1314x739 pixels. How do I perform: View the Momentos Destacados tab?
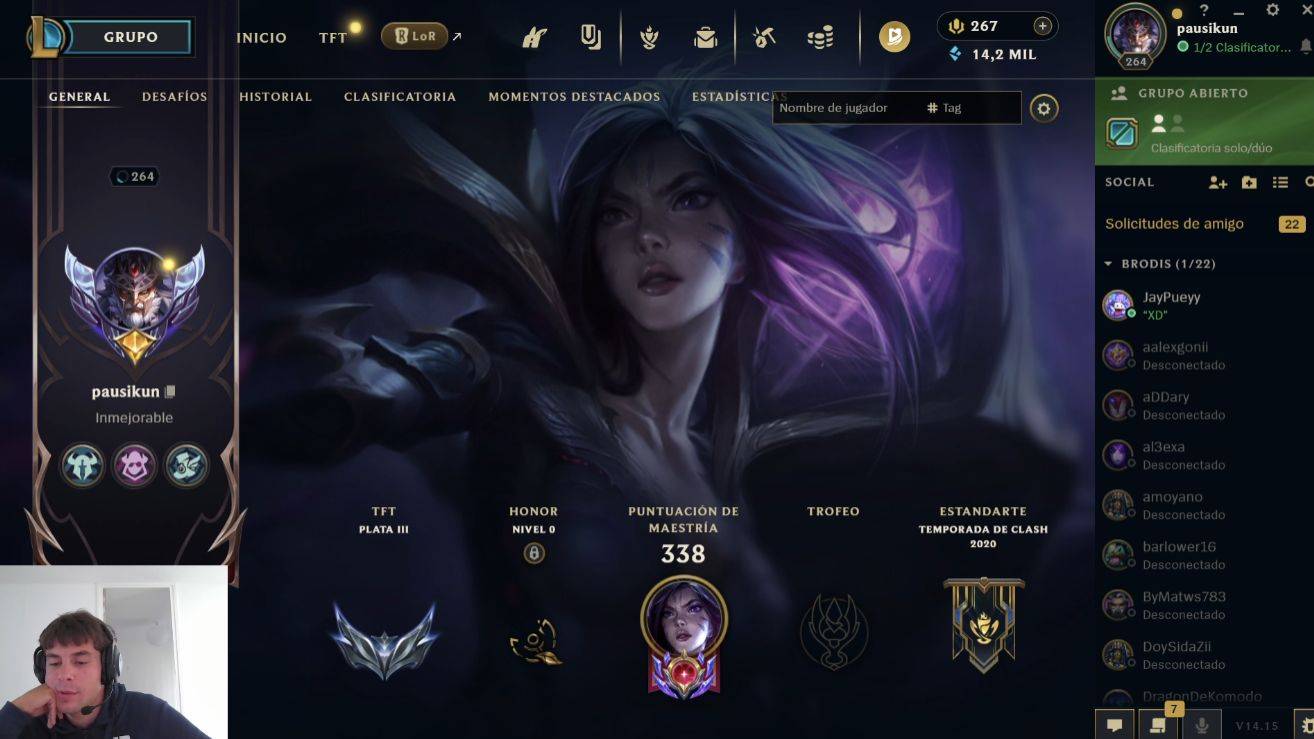point(574,97)
